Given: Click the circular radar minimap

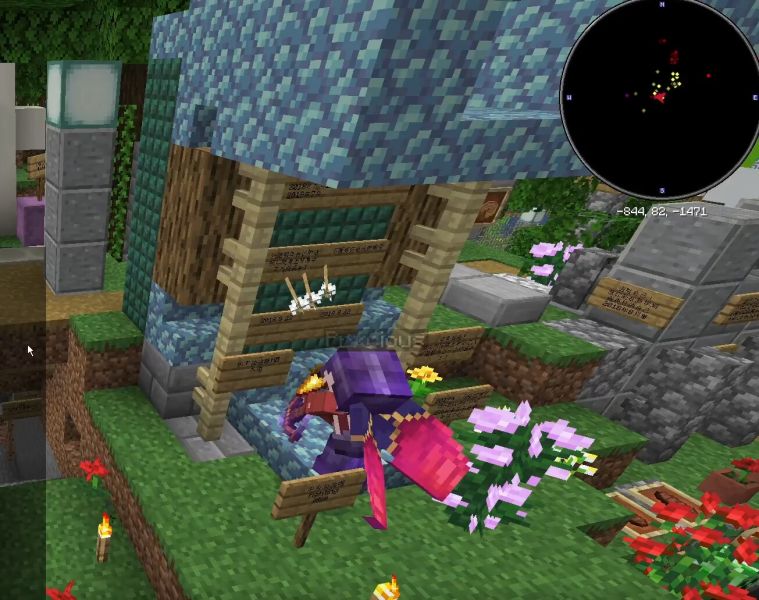Looking at the screenshot, I should [660, 98].
